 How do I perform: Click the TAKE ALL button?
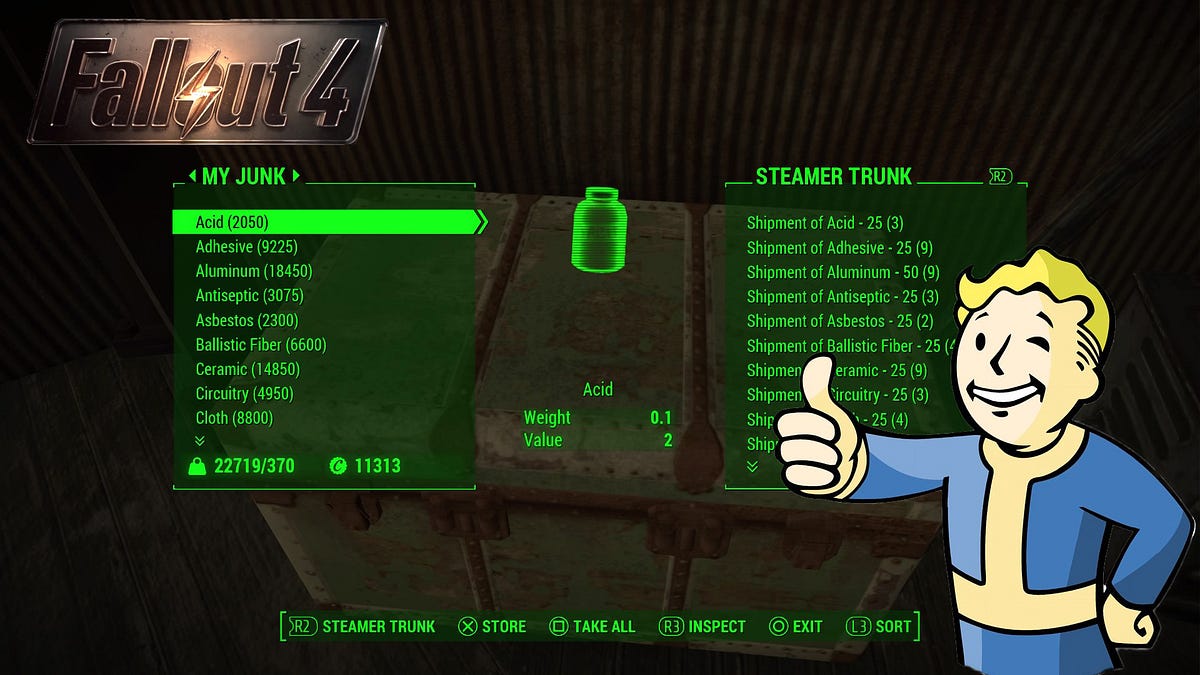[x=593, y=627]
